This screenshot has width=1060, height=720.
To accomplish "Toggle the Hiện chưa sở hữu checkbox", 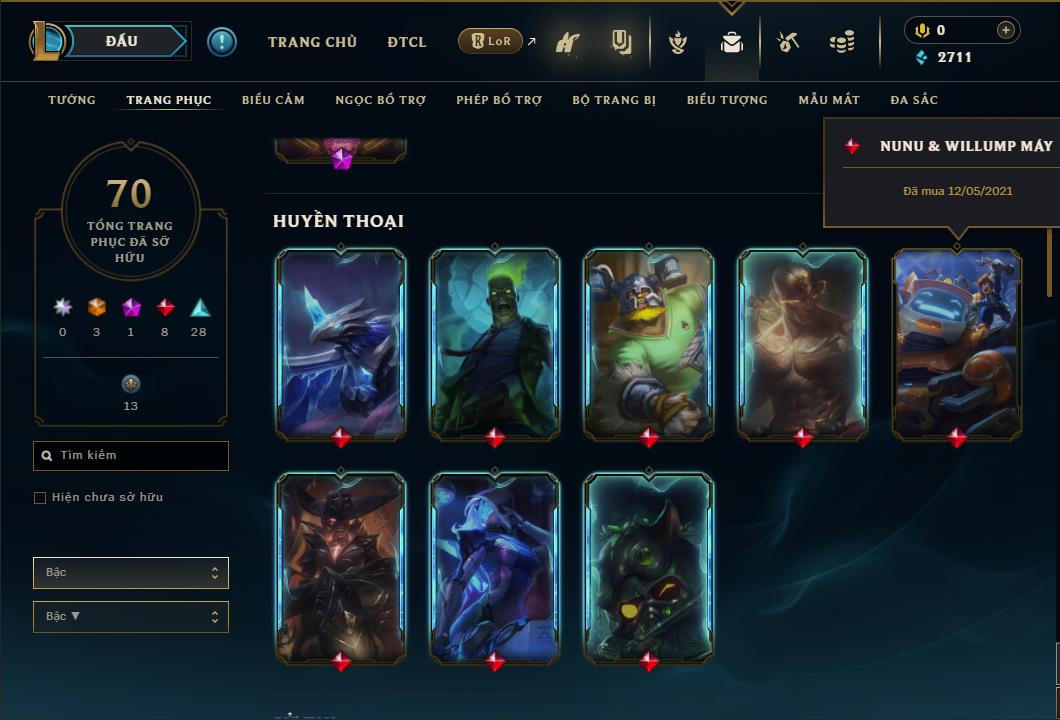I will 40,498.
